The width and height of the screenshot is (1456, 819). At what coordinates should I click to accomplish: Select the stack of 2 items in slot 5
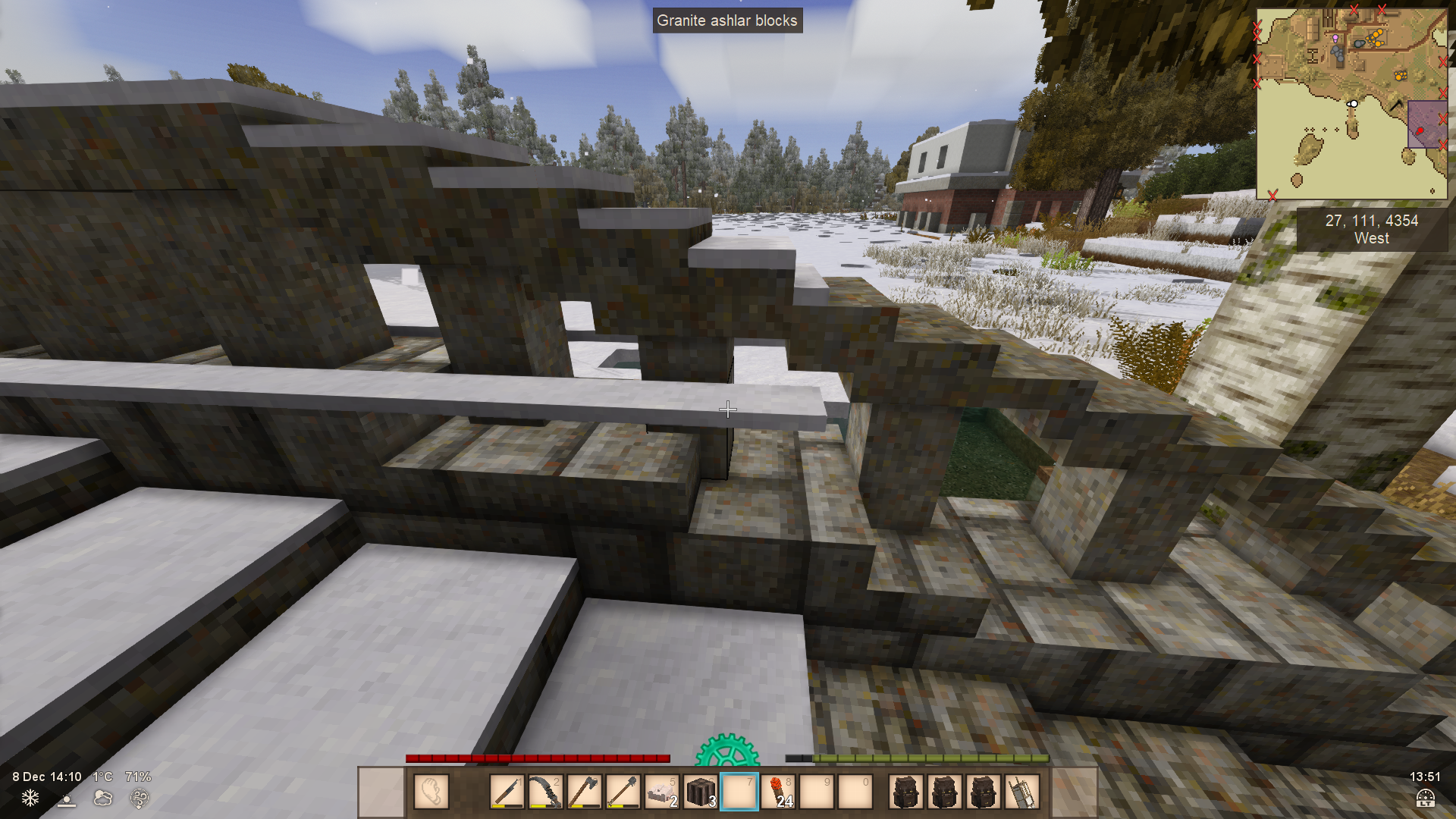[662, 792]
